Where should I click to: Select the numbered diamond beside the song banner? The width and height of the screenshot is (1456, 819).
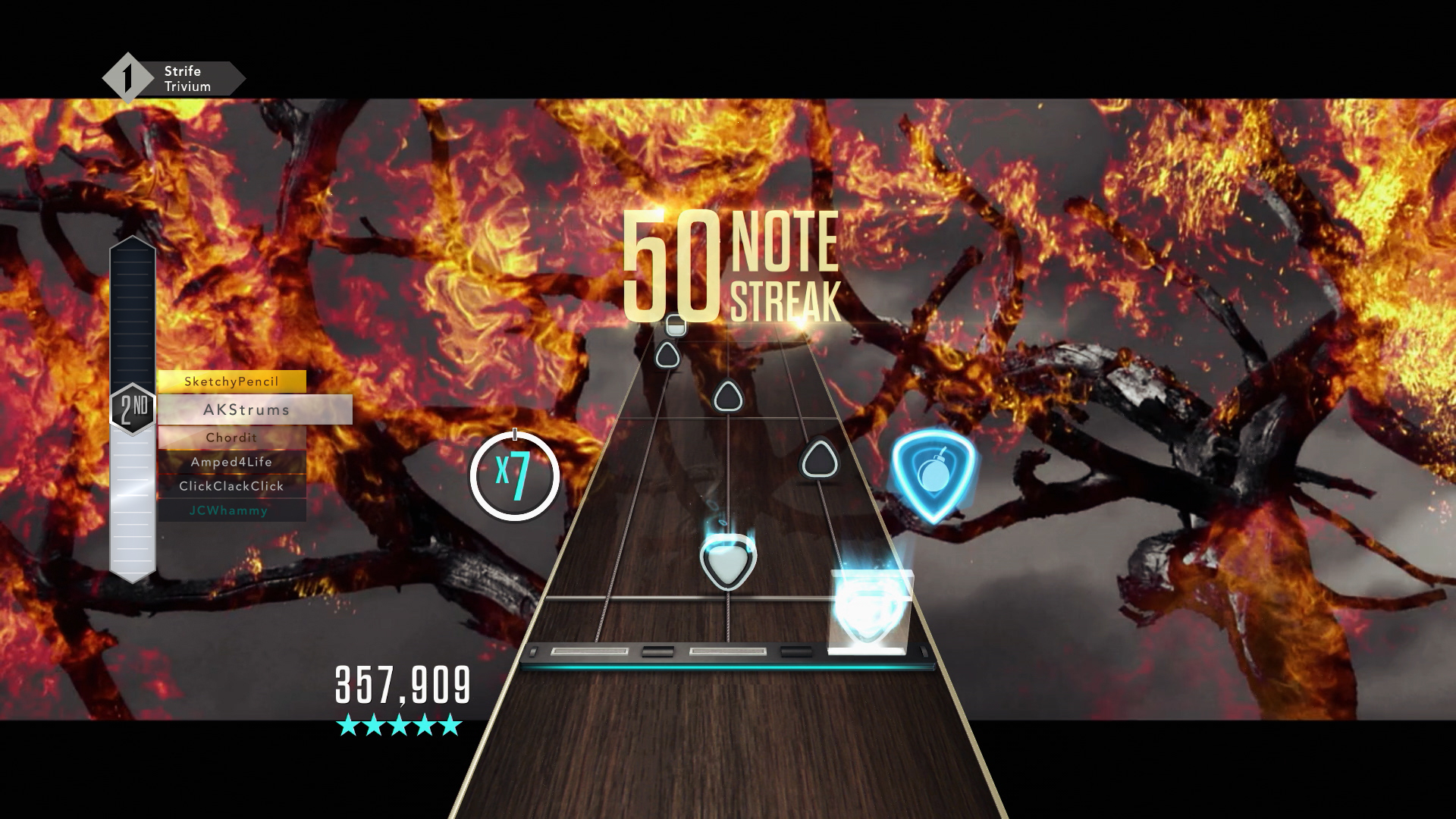(x=126, y=76)
